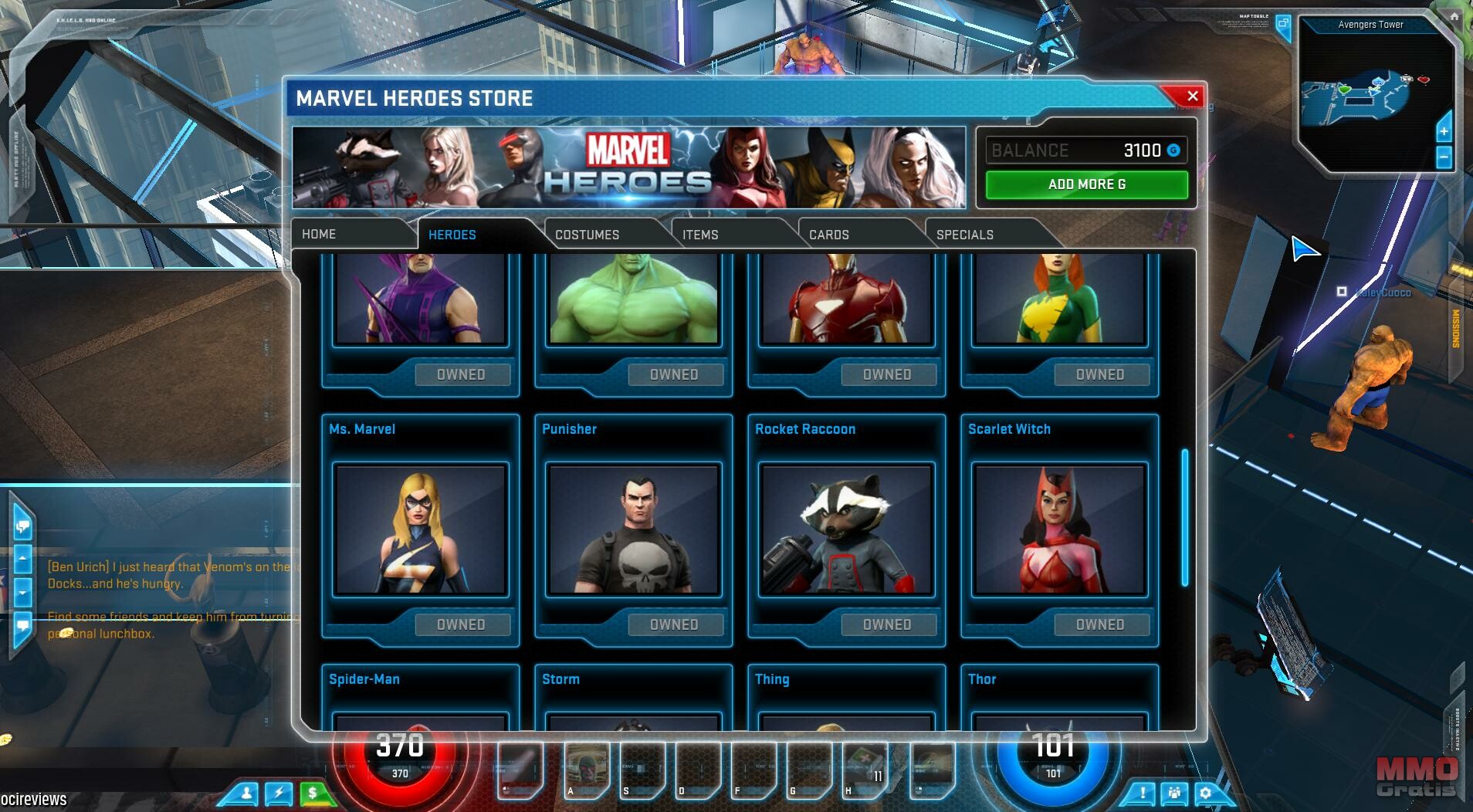Screen dimensions: 1473x812
Task: Click the green ADD MORE G button
Action: pos(1086,184)
